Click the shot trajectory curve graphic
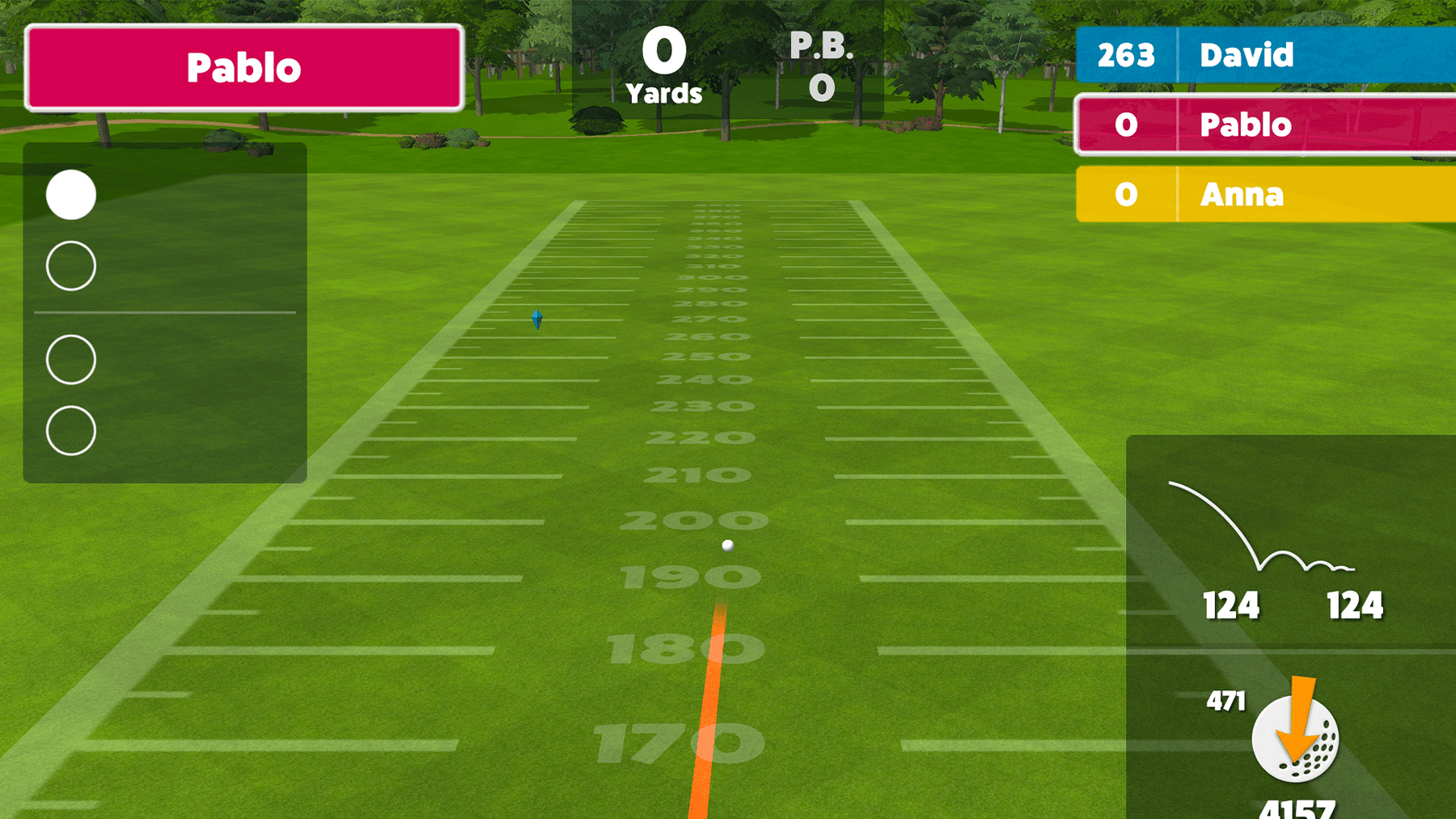 coord(1238,526)
